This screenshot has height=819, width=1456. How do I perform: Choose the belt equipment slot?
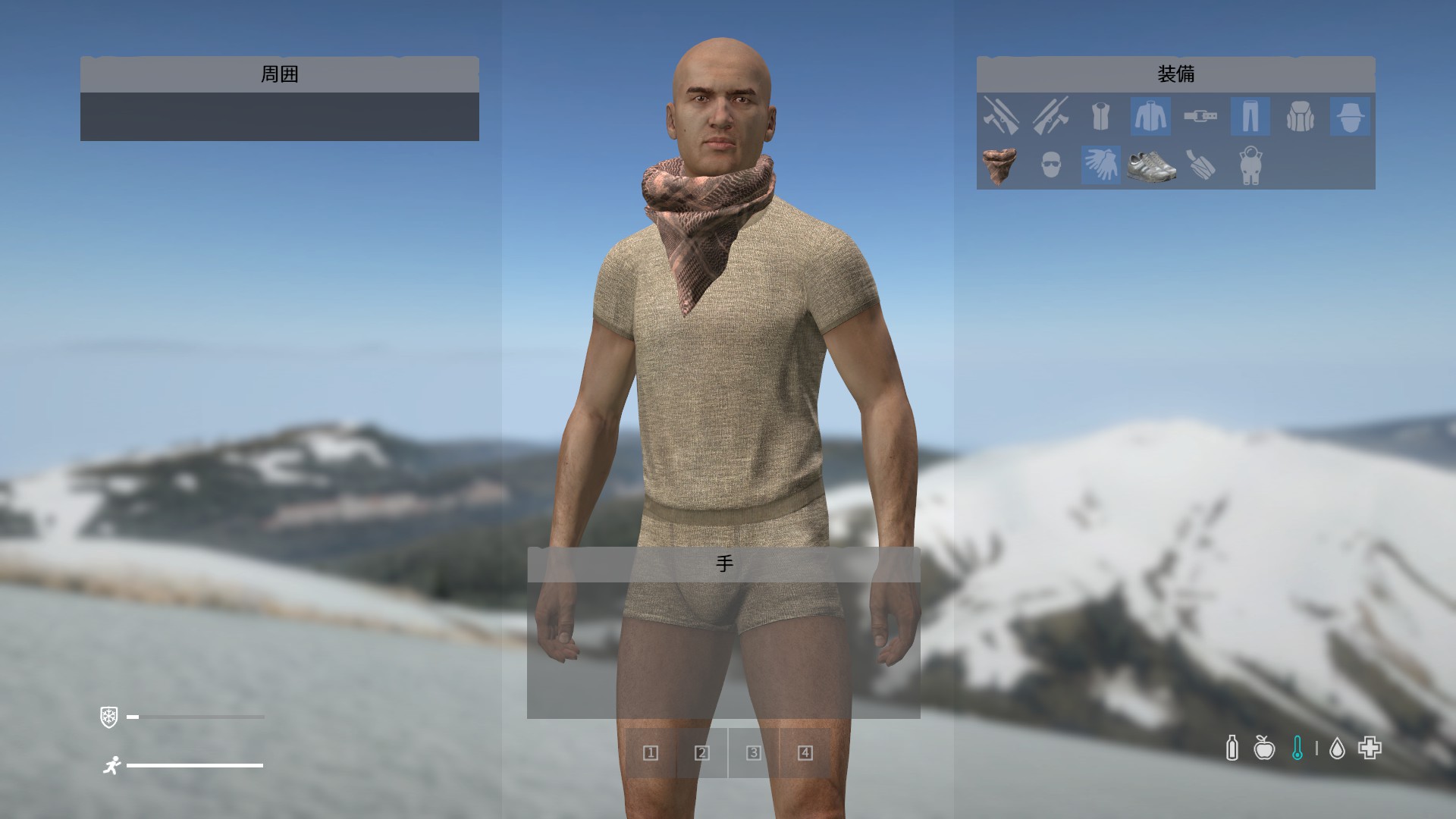point(1200,117)
